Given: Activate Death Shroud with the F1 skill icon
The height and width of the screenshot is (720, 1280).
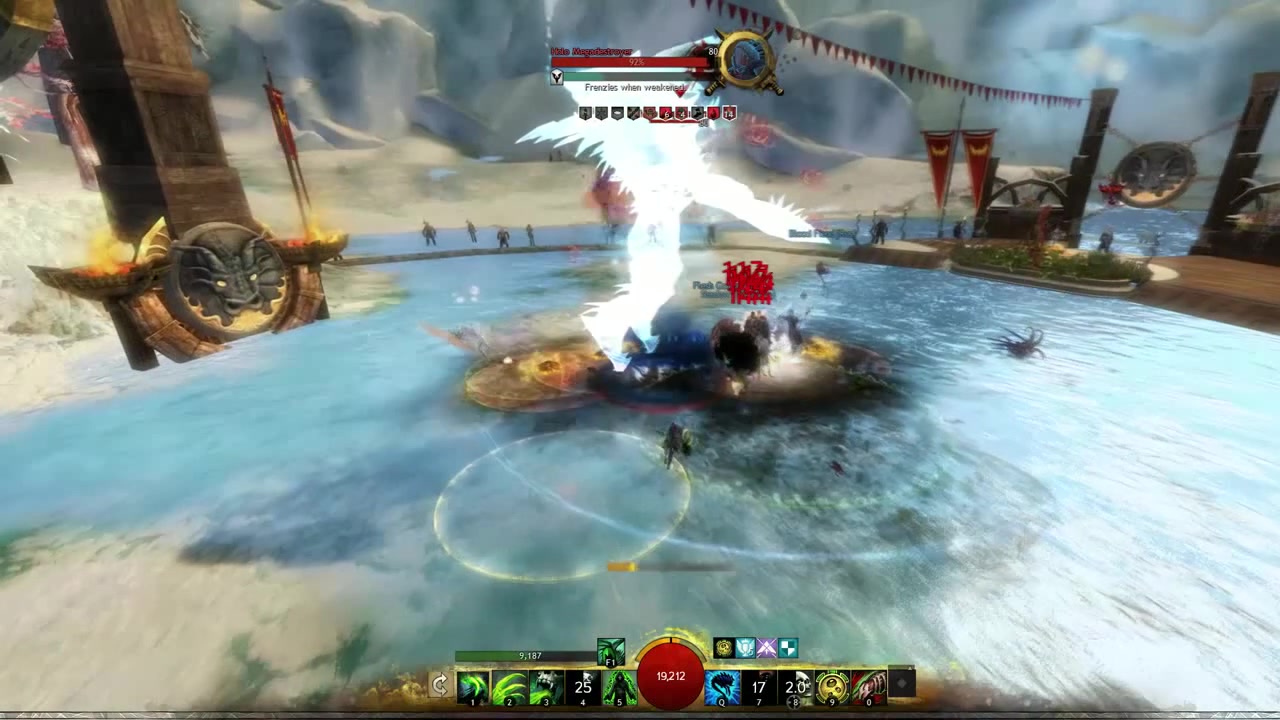Looking at the screenshot, I should point(610,649).
